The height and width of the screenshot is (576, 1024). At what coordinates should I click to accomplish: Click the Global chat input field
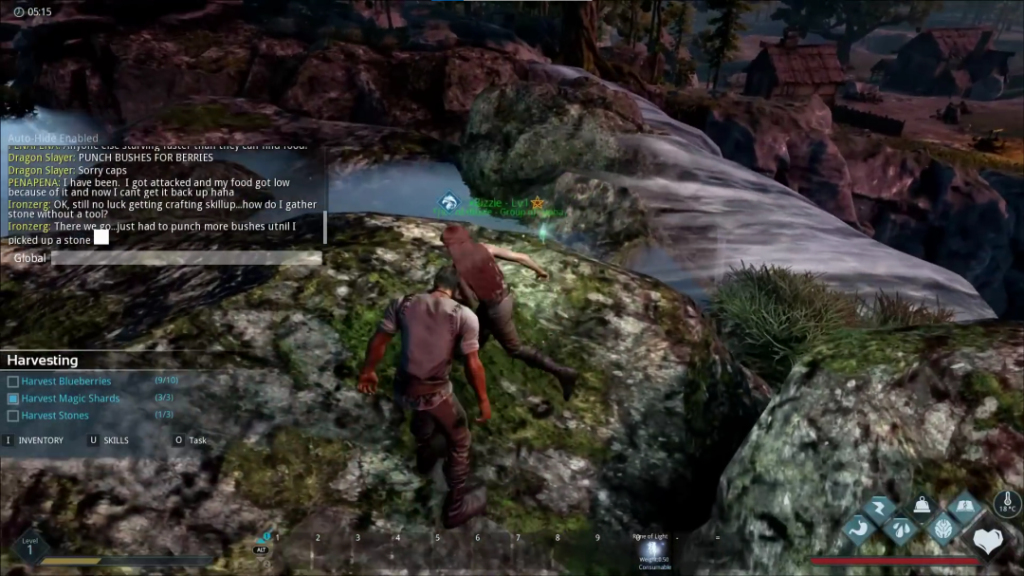pyautogui.click(x=186, y=258)
